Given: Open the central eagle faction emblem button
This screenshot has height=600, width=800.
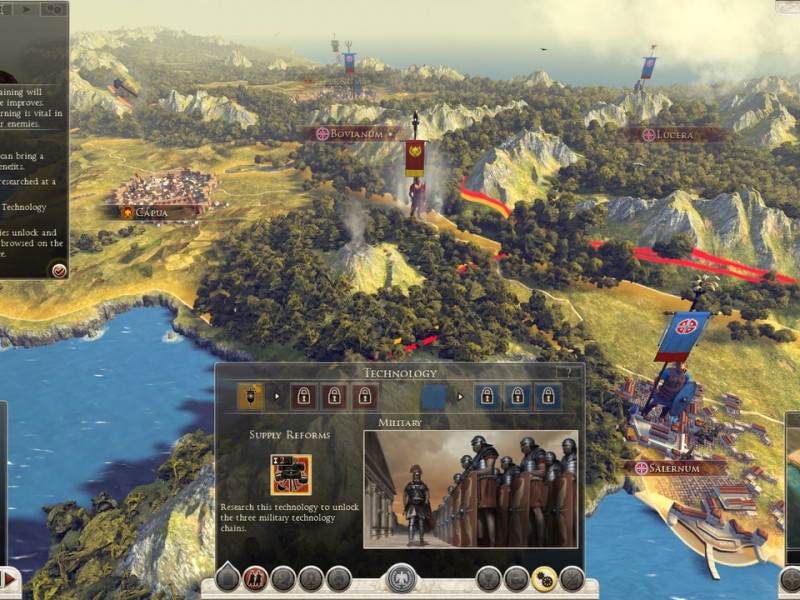Looking at the screenshot, I should point(400,578).
